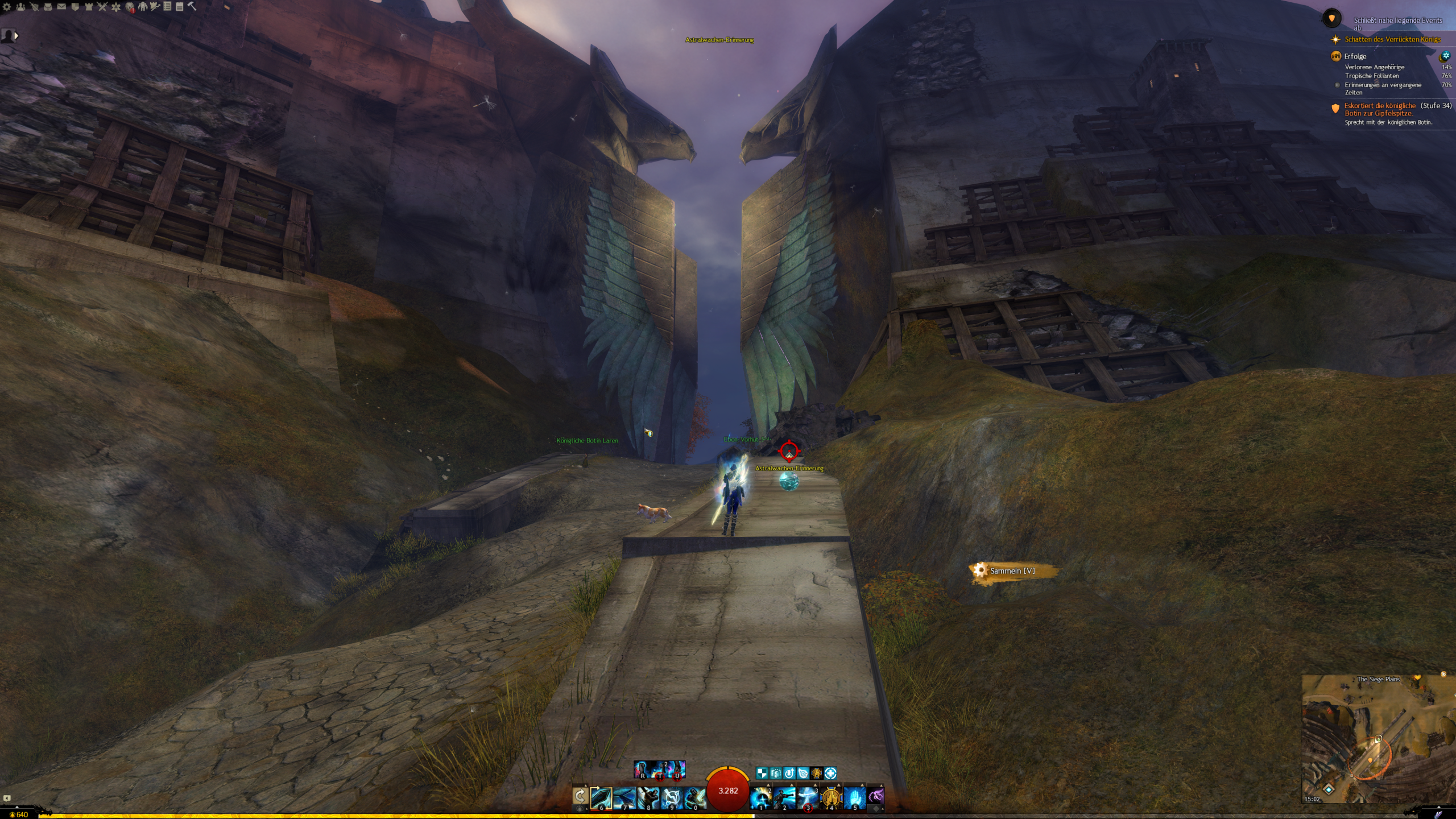
Task: Use the profession skill marked R
Action: [643, 770]
